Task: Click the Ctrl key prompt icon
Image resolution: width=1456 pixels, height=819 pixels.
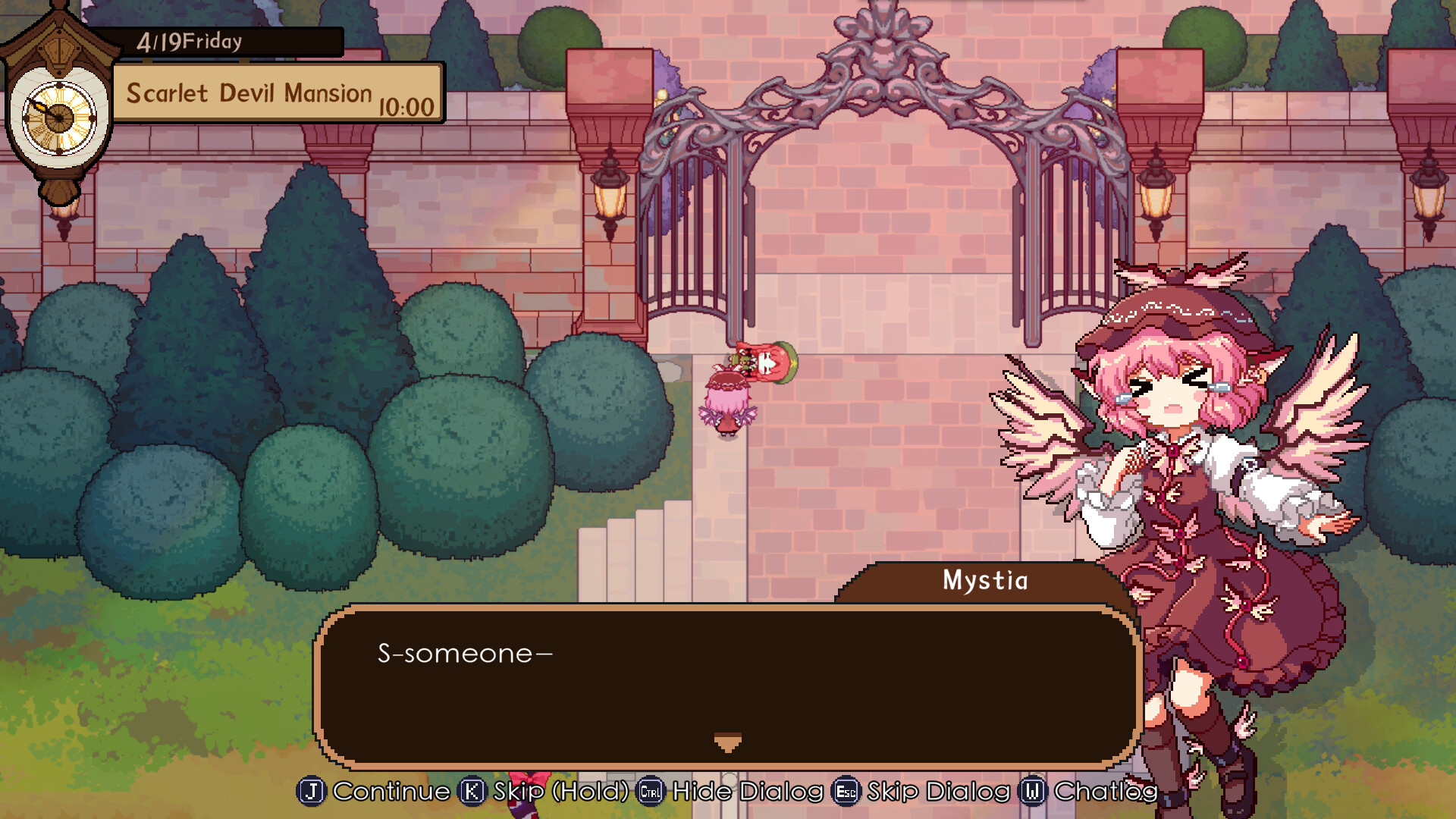Action: [651, 791]
